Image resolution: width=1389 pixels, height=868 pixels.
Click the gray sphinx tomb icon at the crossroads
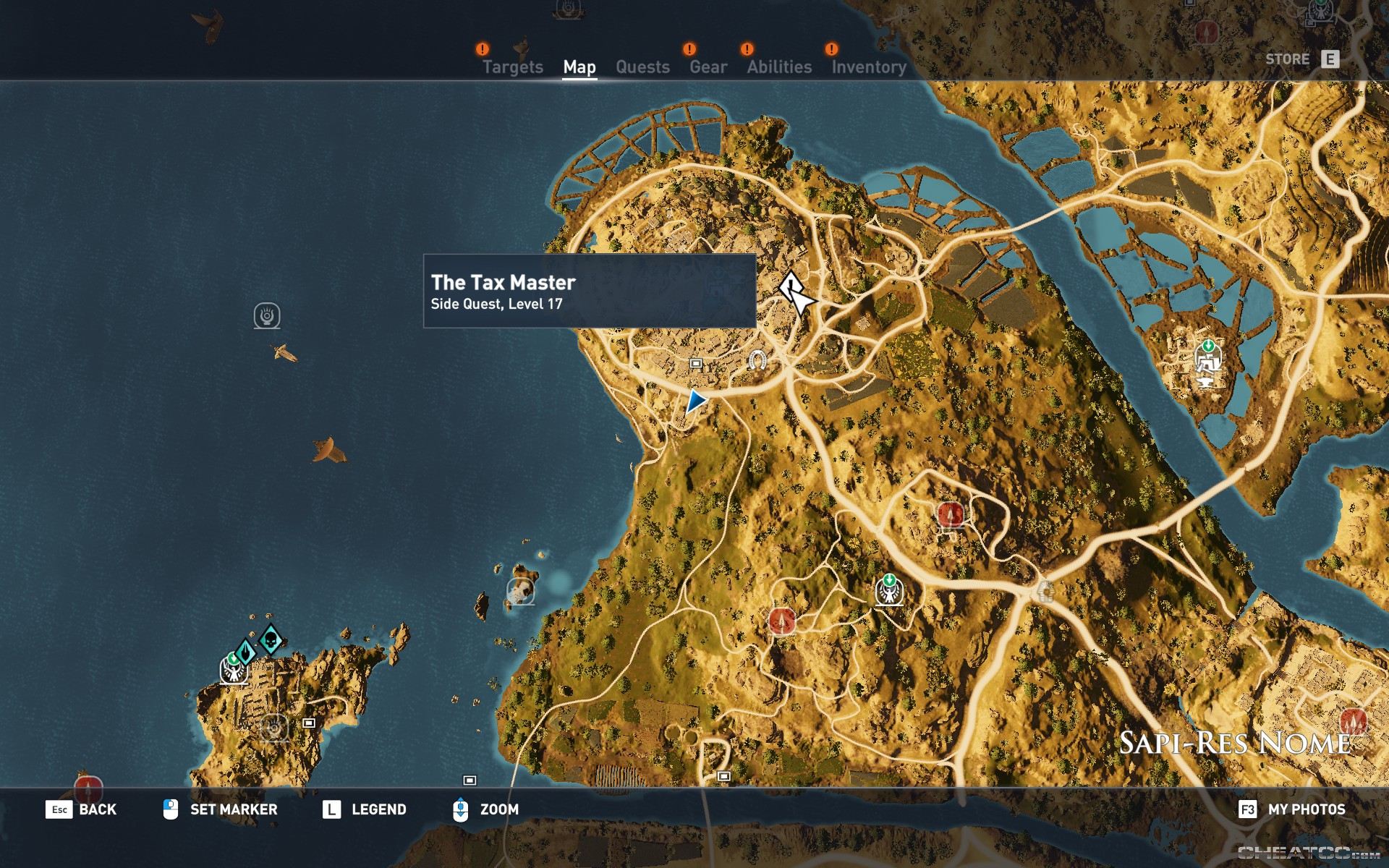(1047, 590)
